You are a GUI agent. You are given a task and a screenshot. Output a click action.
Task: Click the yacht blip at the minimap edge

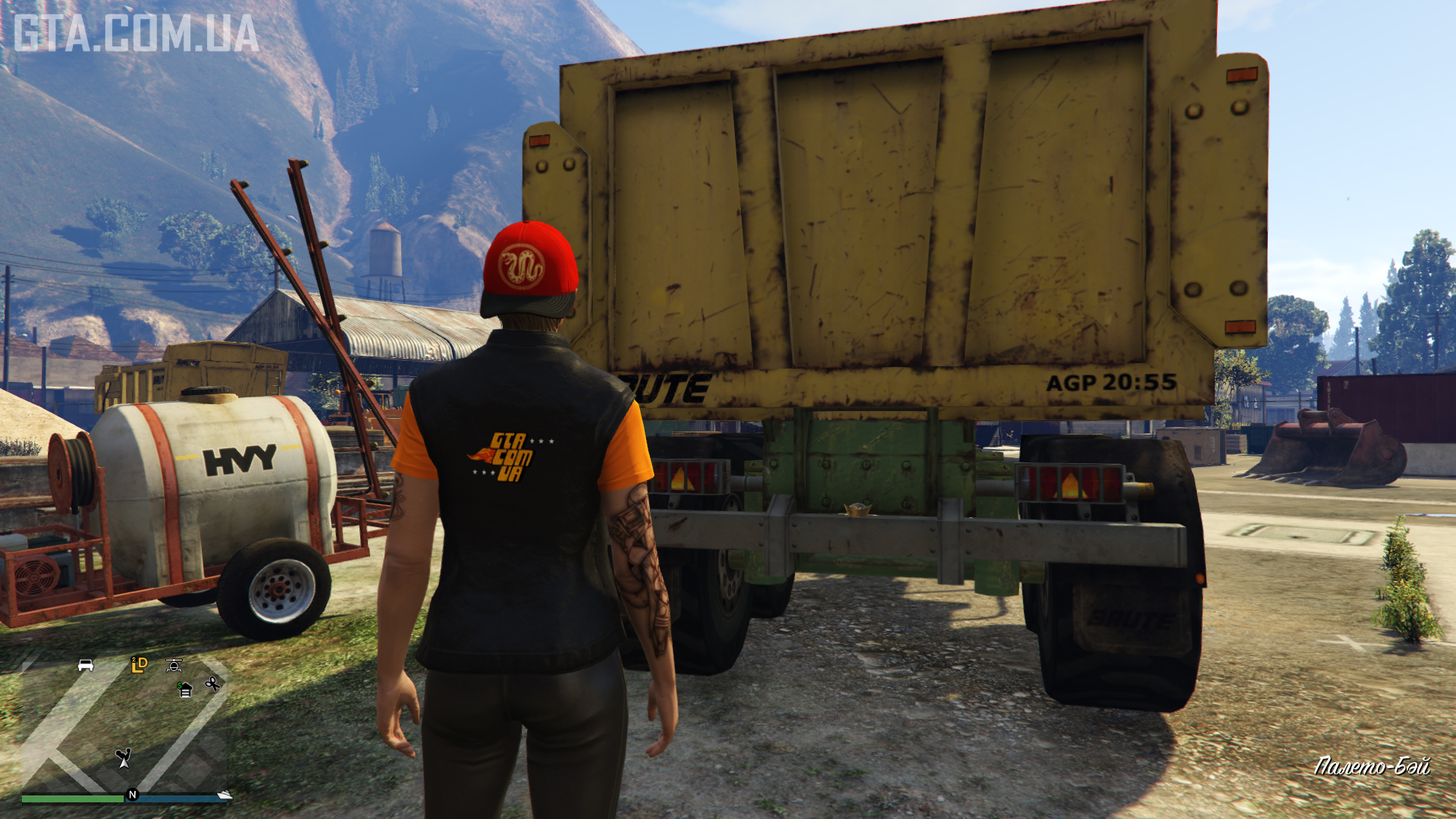click(x=224, y=794)
